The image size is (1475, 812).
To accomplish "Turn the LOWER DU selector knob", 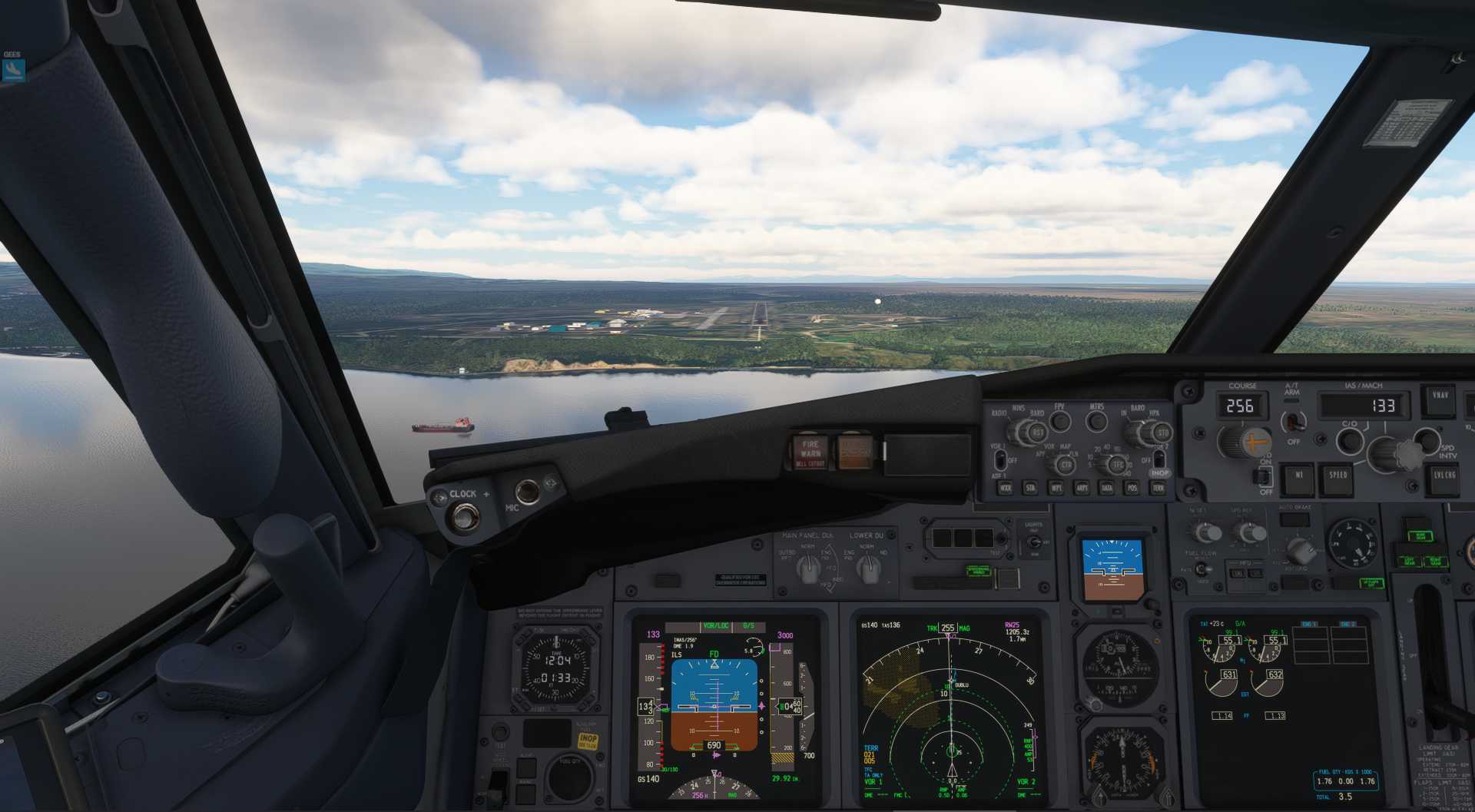I will tap(868, 568).
